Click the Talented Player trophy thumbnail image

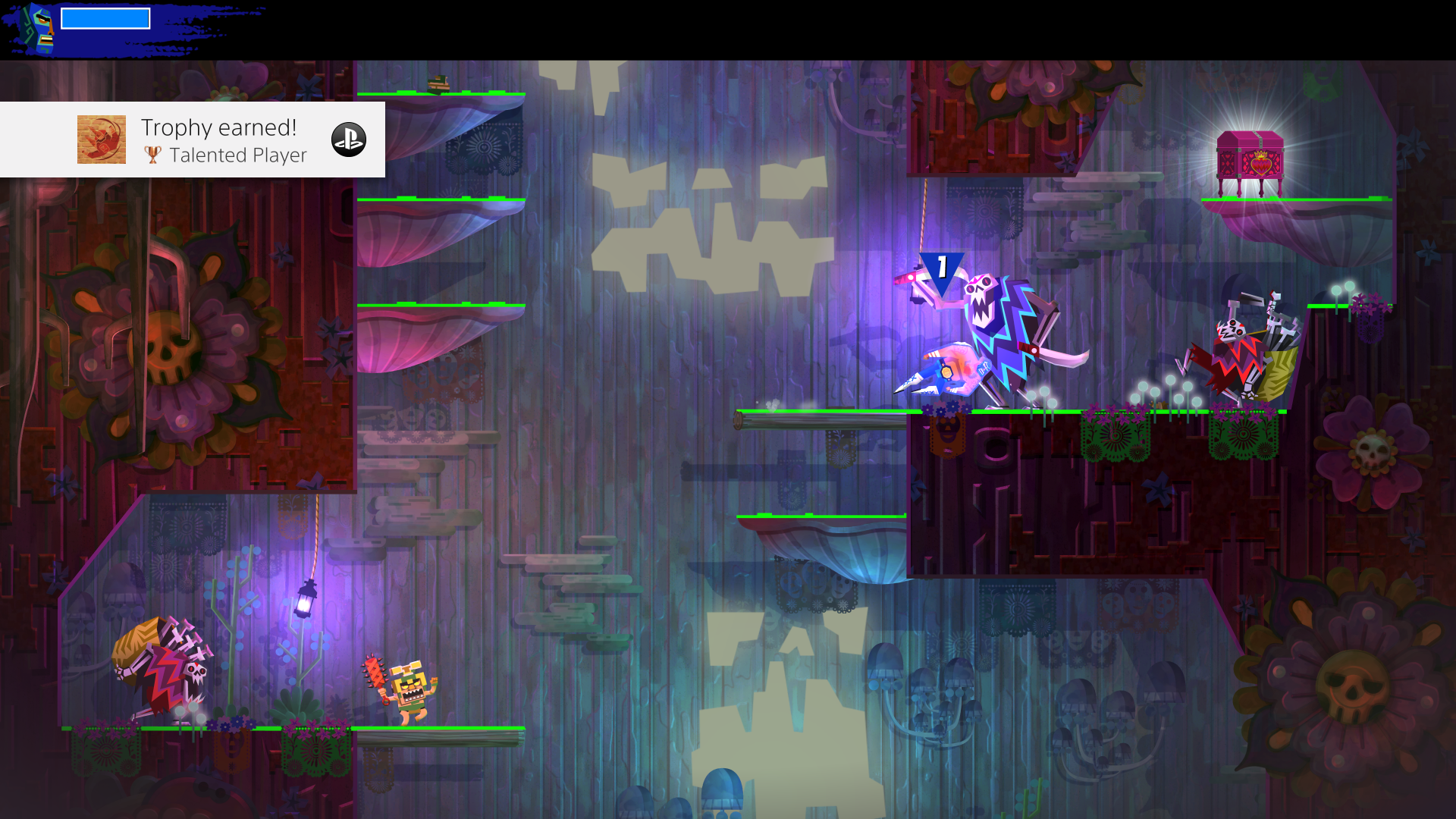pyautogui.click(x=101, y=140)
